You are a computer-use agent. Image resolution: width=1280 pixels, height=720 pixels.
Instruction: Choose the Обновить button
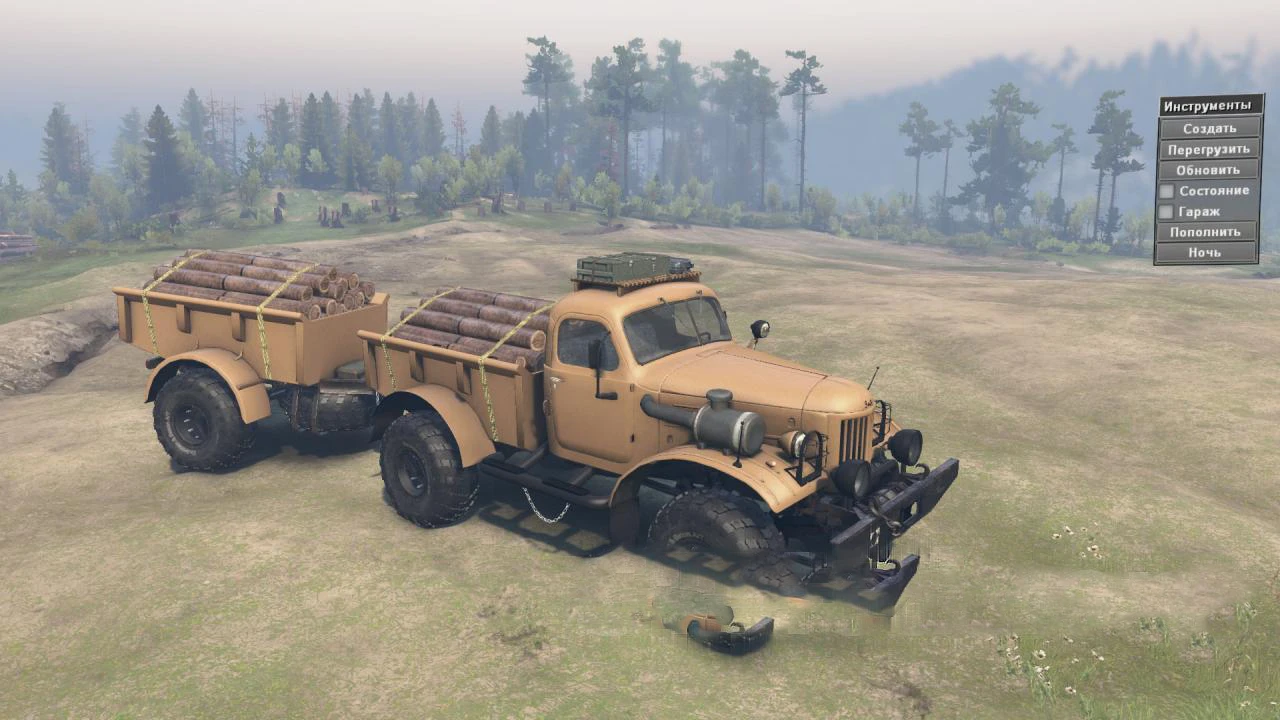[x=1208, y=170]
